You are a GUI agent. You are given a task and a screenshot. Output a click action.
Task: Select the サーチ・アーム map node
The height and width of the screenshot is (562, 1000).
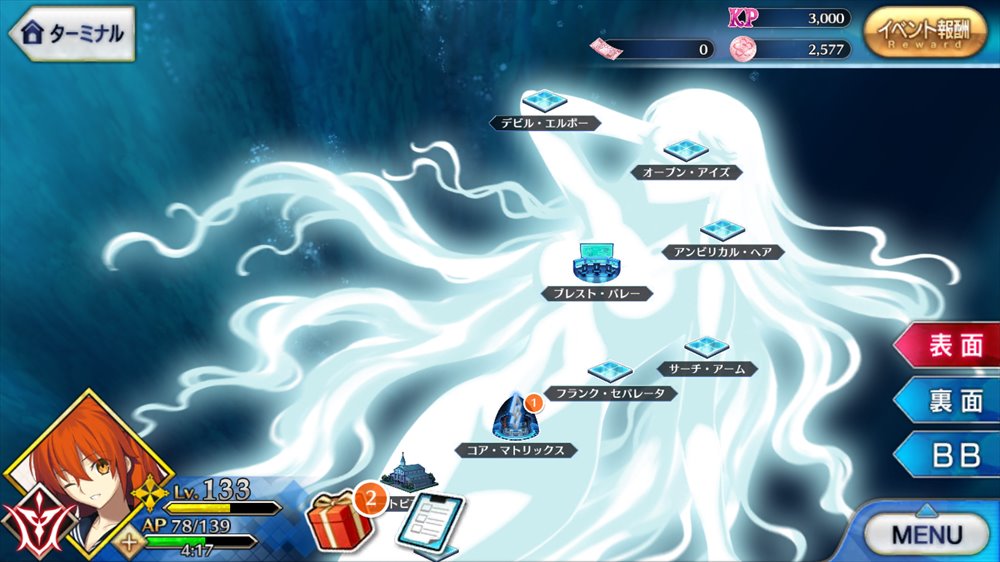pyautogui.click(x=707, y=348)
